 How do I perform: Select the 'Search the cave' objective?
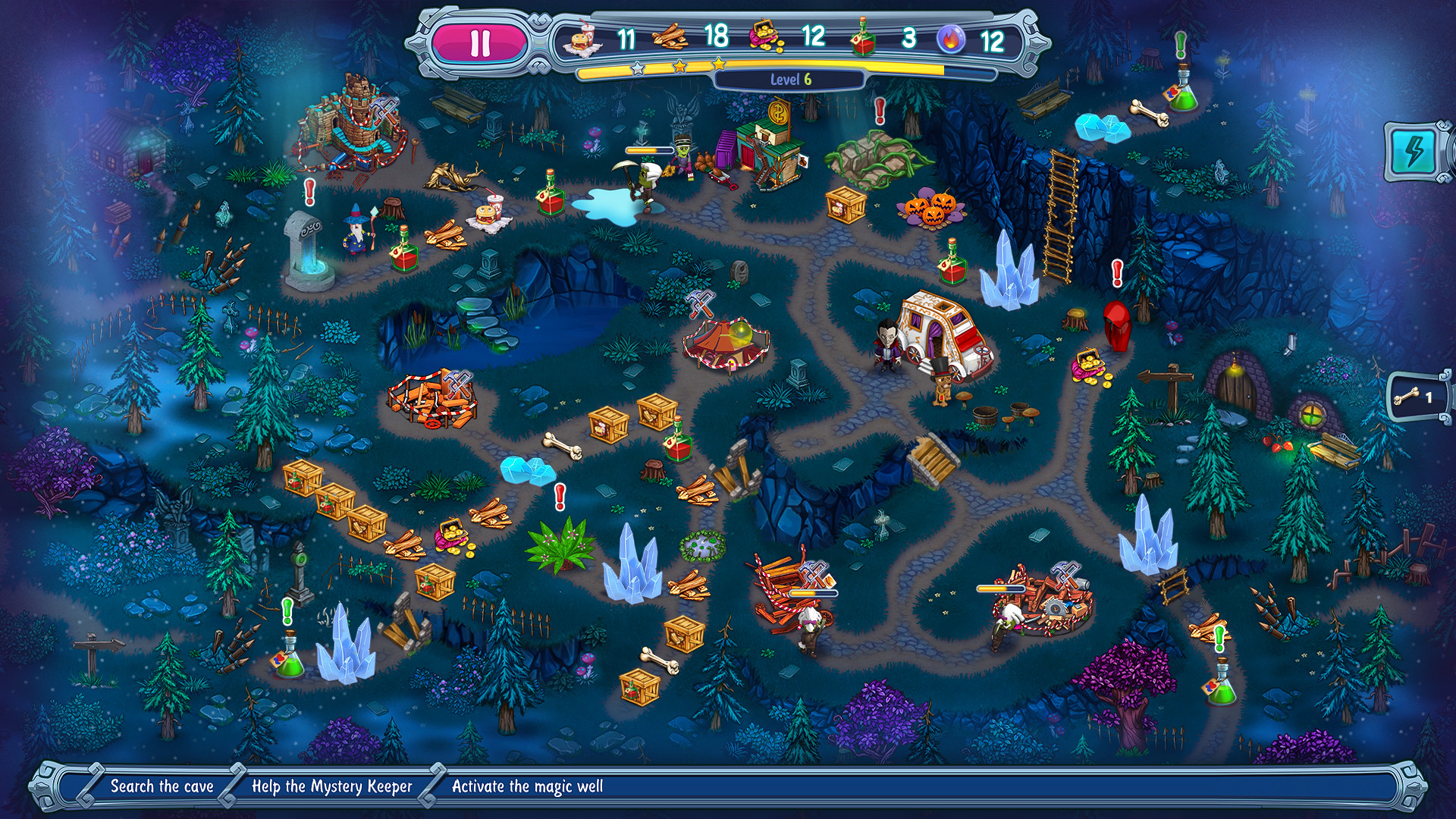162,786
